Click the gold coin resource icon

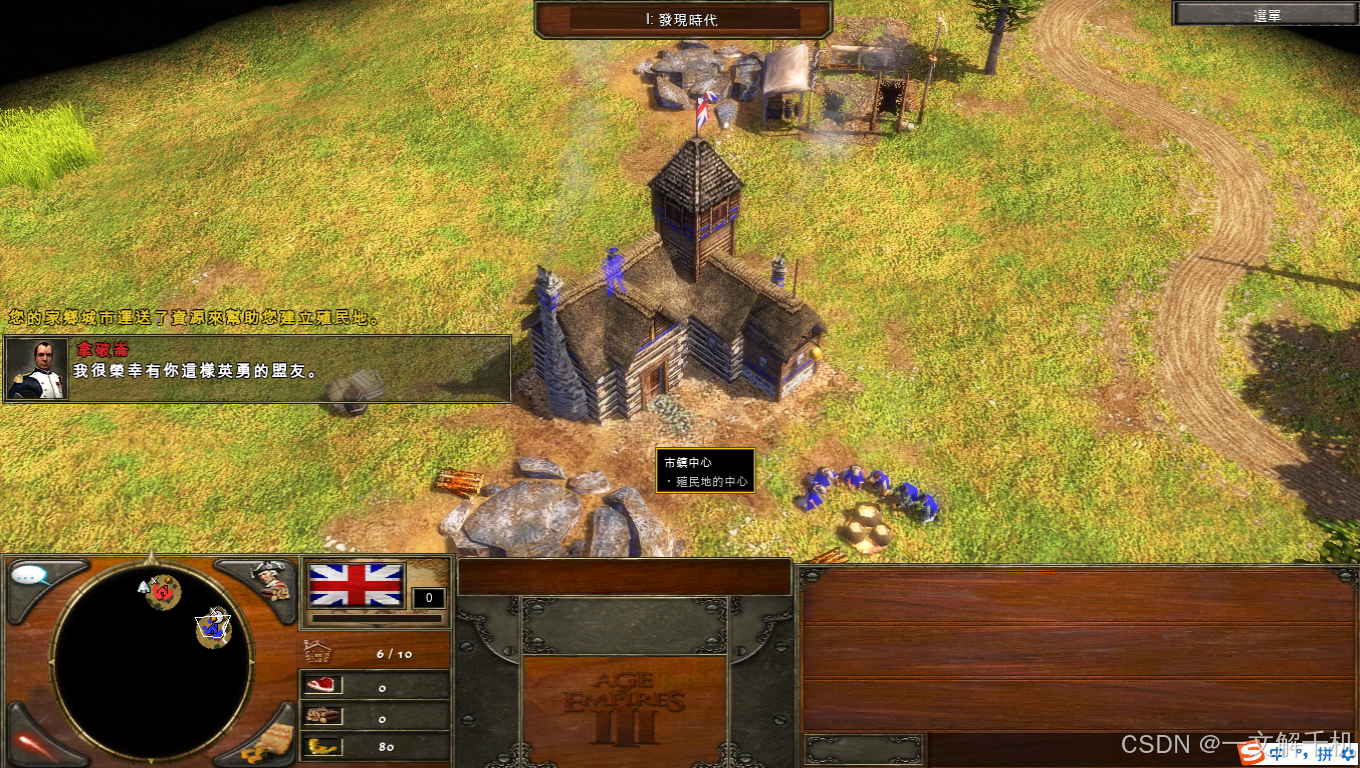323,746
